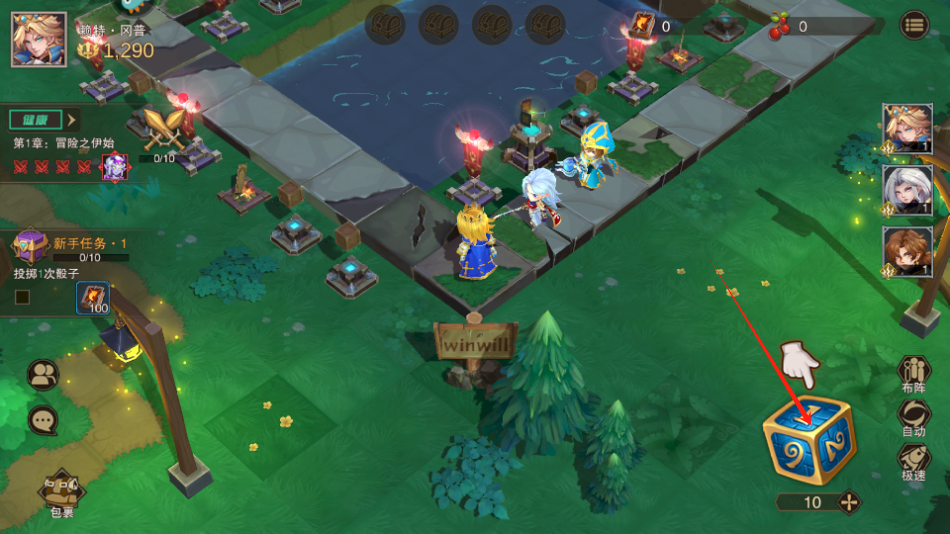950x534 pixels.
Task: Select the white-haired hero portrait
Action: coord(907,190)
